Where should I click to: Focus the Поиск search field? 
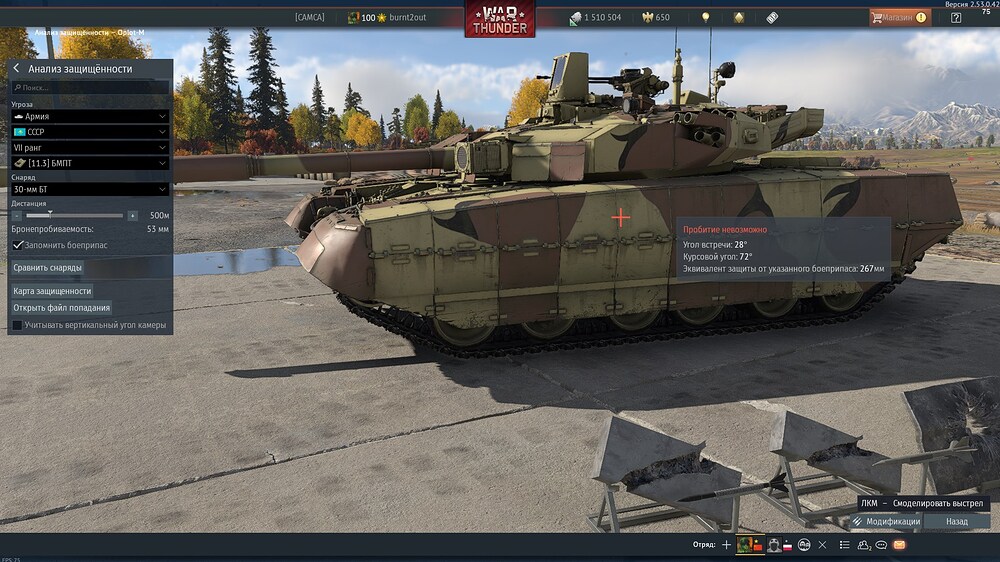click(90, 88)
